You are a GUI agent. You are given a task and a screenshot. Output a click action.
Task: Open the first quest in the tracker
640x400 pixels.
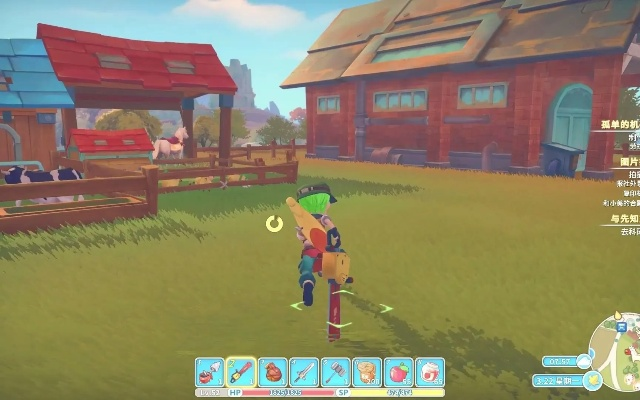pyautogui.click(x=620, y=125)
